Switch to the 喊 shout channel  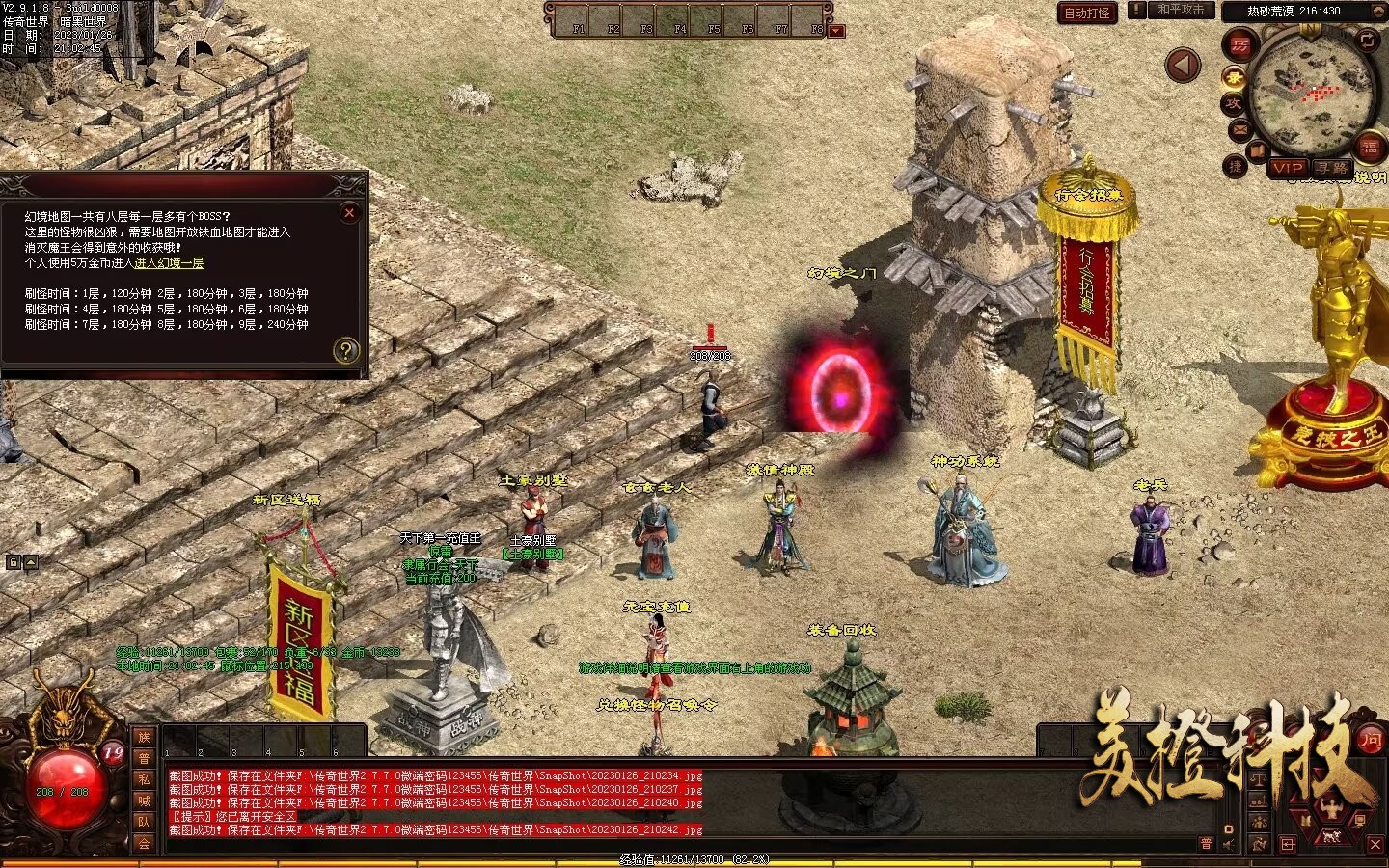click(x=144, y=800)
